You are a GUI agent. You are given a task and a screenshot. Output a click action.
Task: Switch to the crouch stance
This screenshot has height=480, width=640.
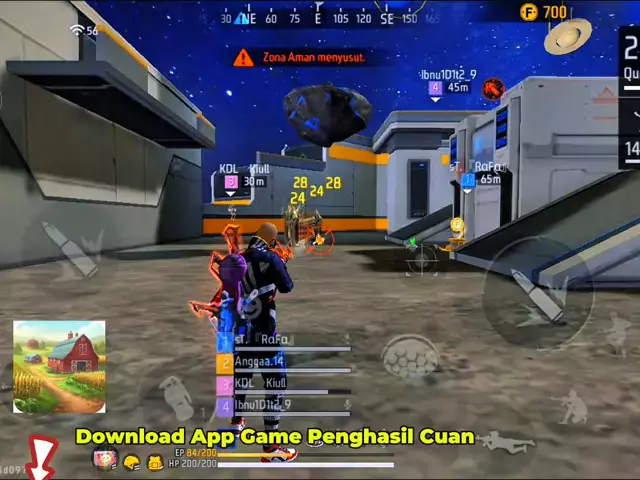coord(573,407)
